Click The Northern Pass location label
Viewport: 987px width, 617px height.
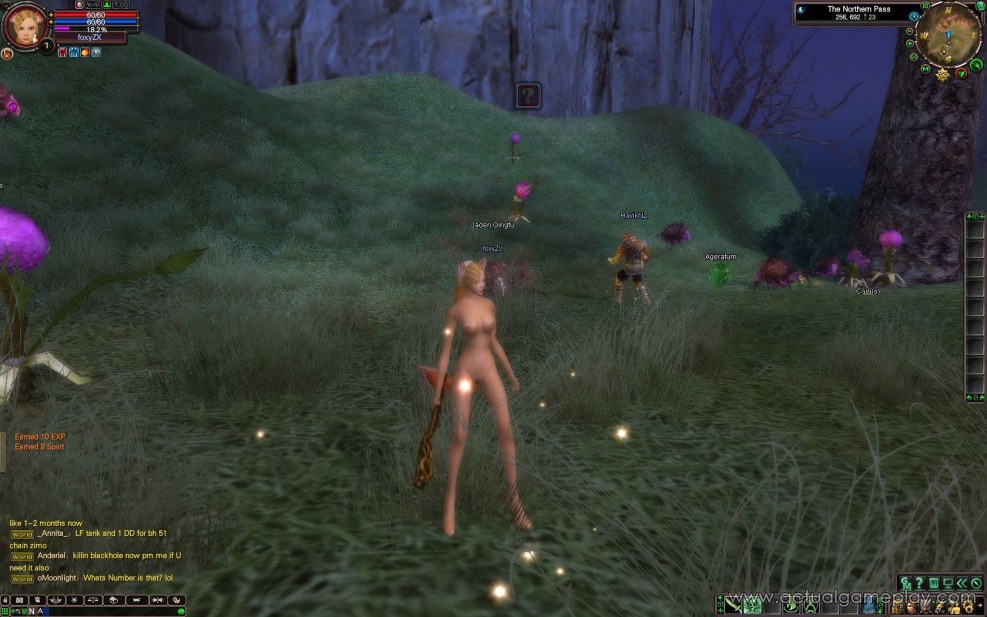point(854,9)
